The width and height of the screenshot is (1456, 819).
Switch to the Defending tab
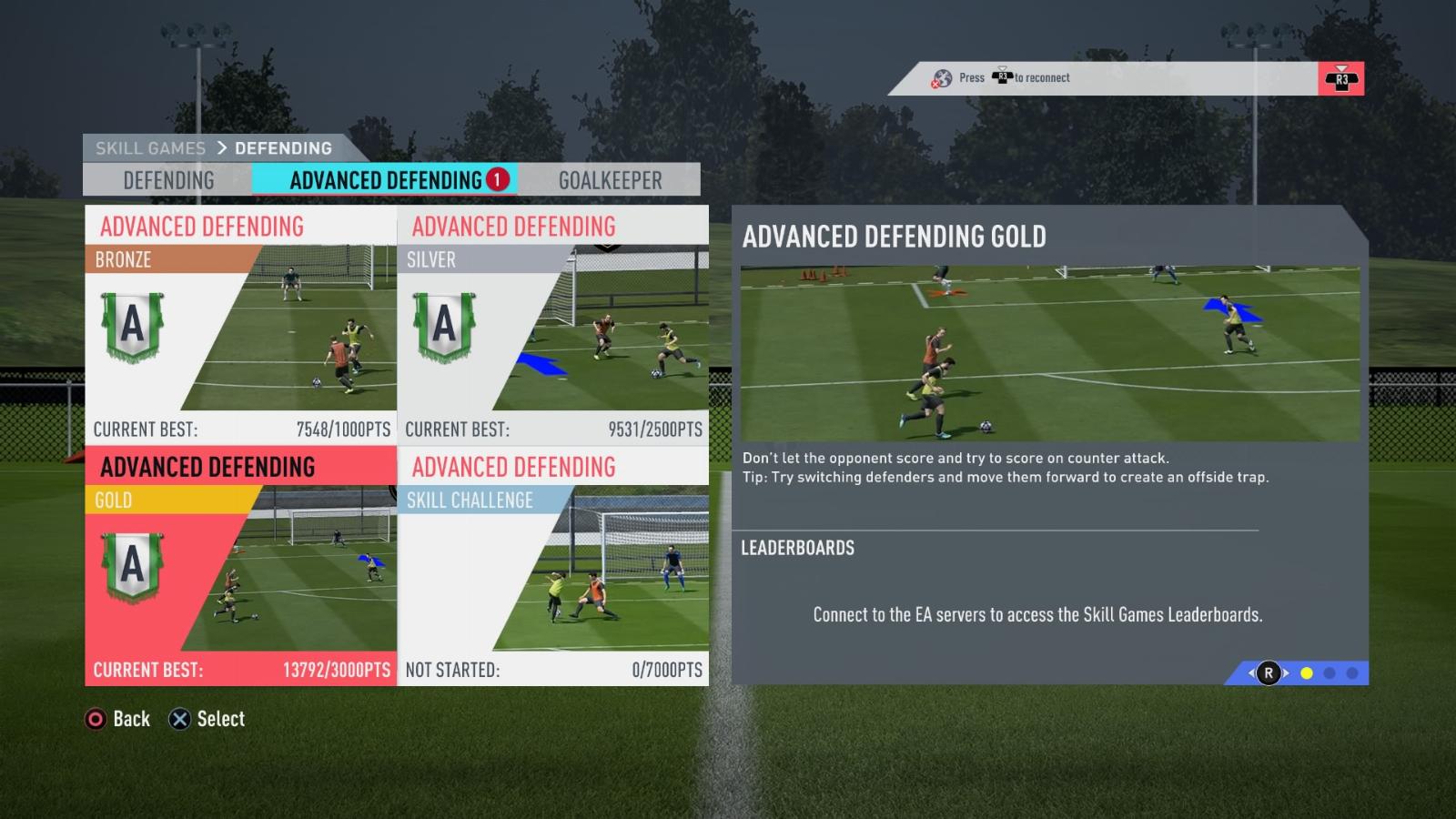[168, 180]
